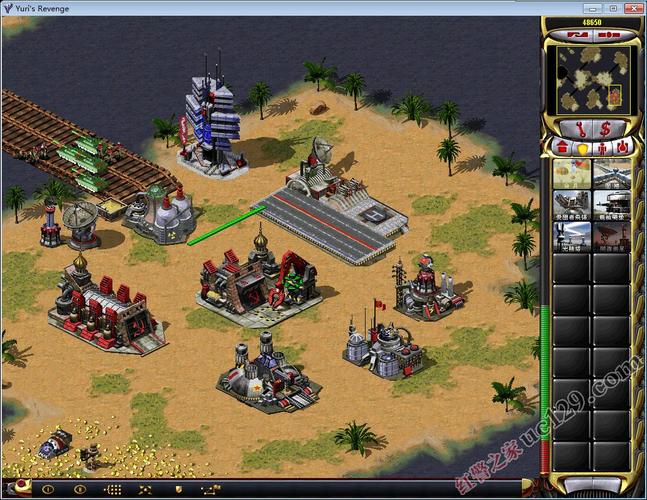The height and width of the screenshot is (500, 647).
Task: Click the dotted-grid type select button
Action: (113, 490)
